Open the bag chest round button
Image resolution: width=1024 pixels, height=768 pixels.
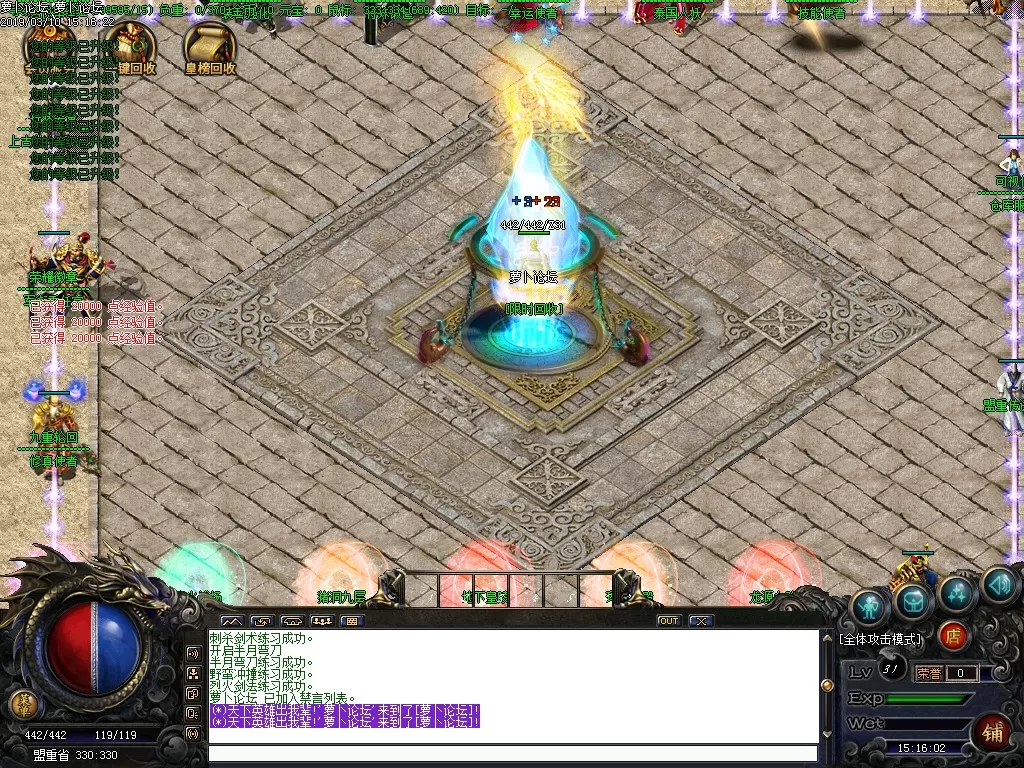[x=913, y=600]
